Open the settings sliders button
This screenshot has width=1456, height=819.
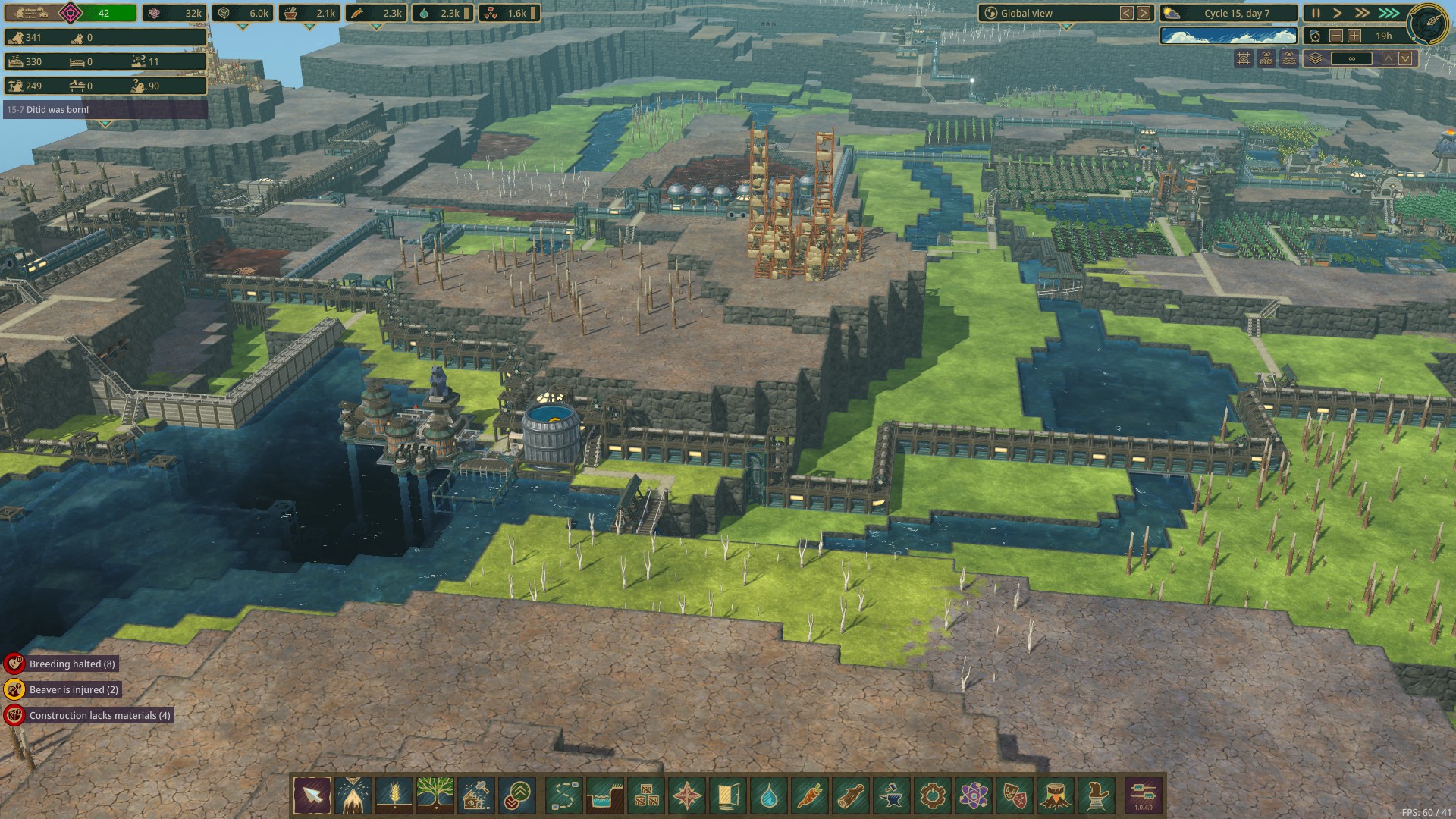click(x=1143, y=795)
